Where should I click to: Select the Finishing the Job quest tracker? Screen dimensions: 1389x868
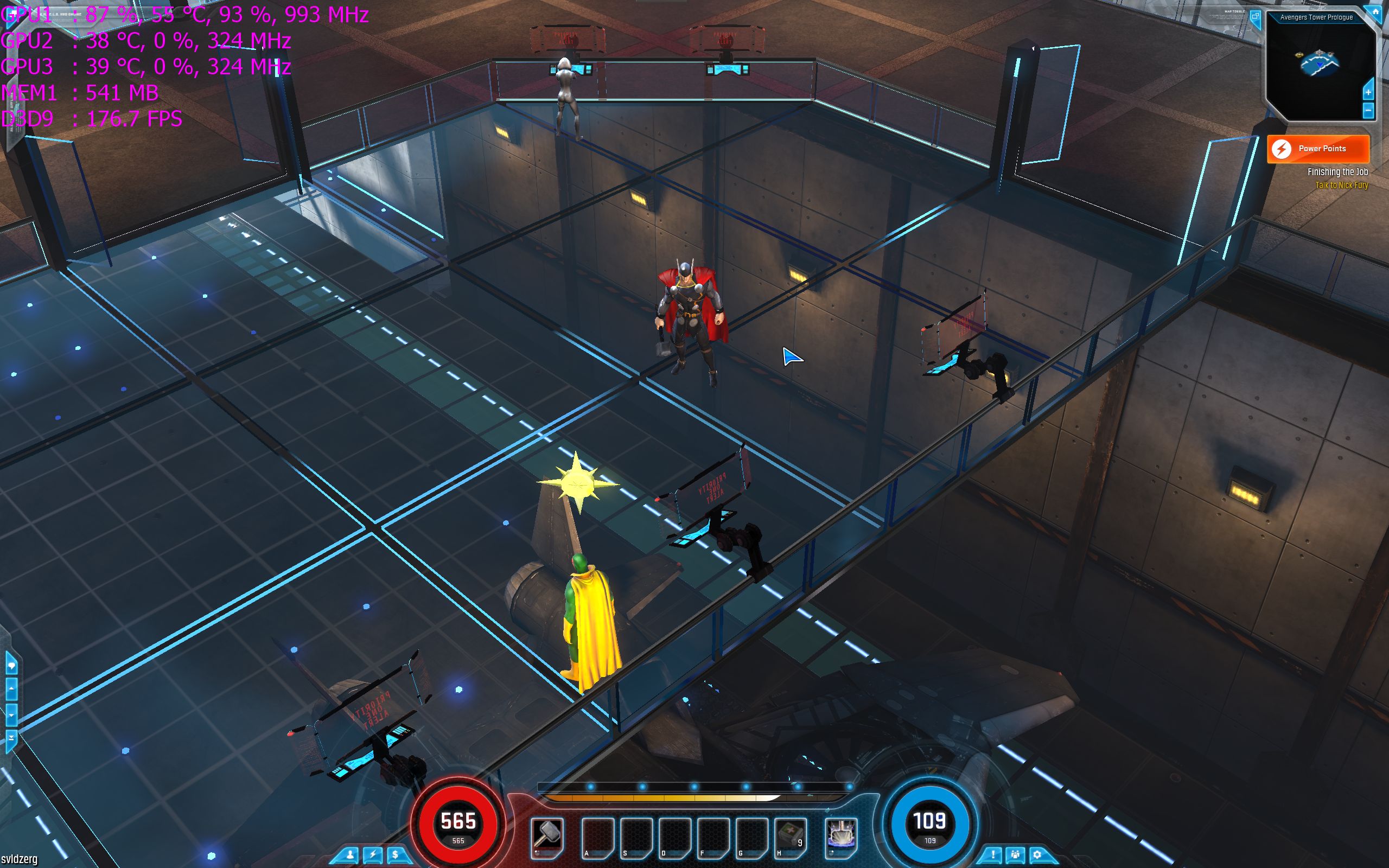1337,172
